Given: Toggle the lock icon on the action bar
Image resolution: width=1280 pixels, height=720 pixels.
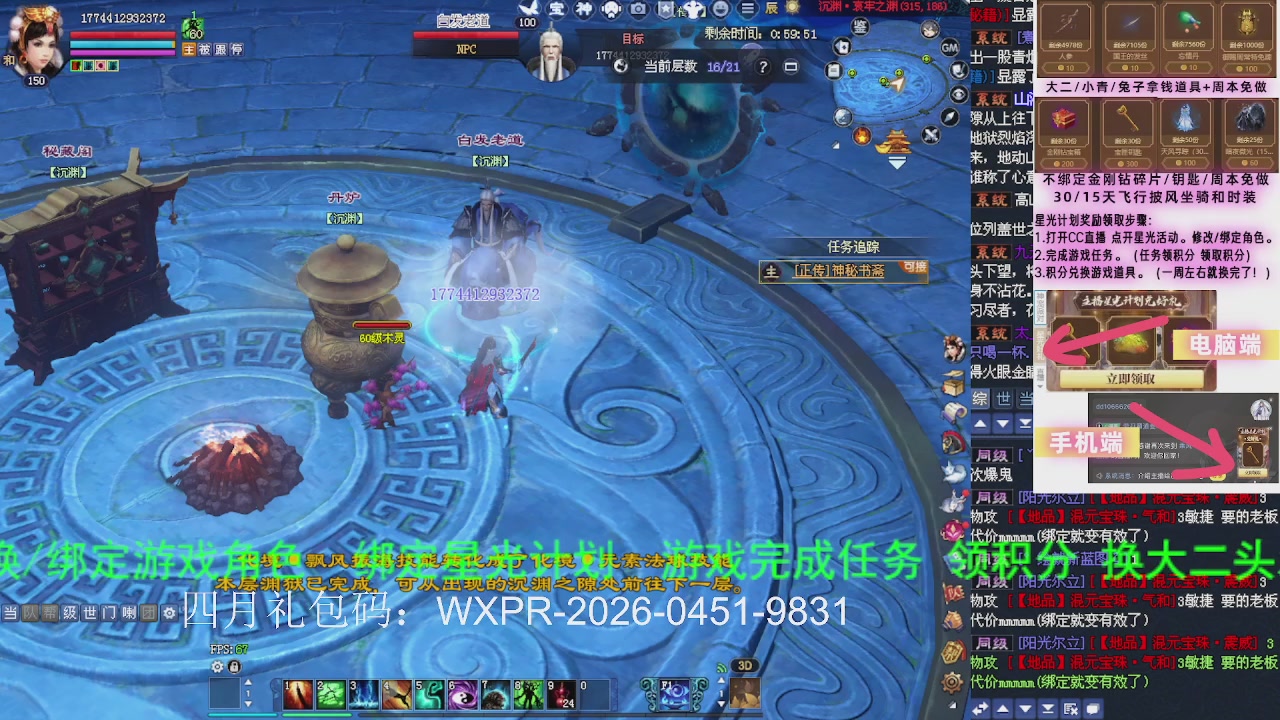Looking at the screenshot, I should (233, 665).
